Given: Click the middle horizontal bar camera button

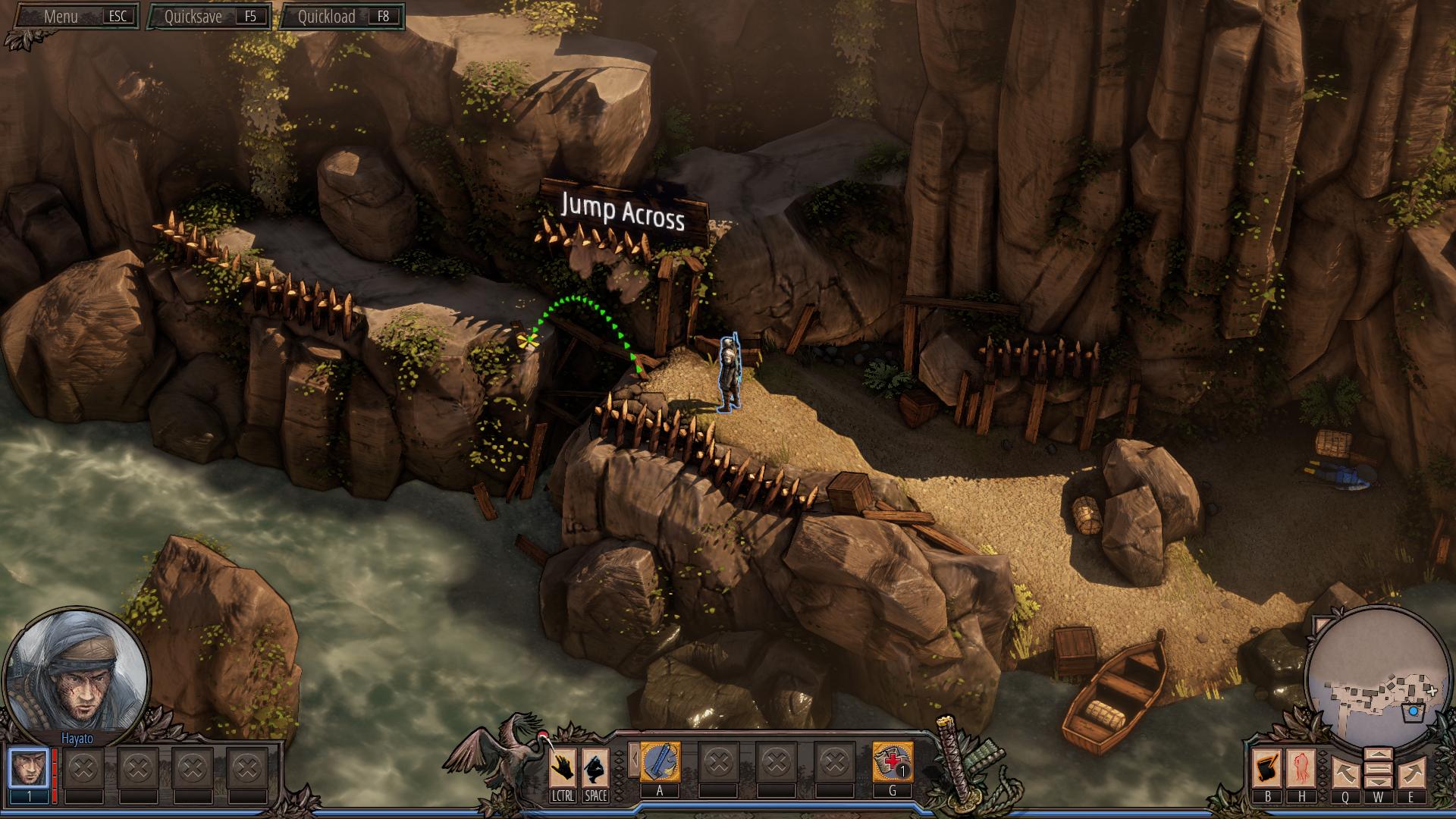Looking at the screenshot, I should pos(1378,769).
